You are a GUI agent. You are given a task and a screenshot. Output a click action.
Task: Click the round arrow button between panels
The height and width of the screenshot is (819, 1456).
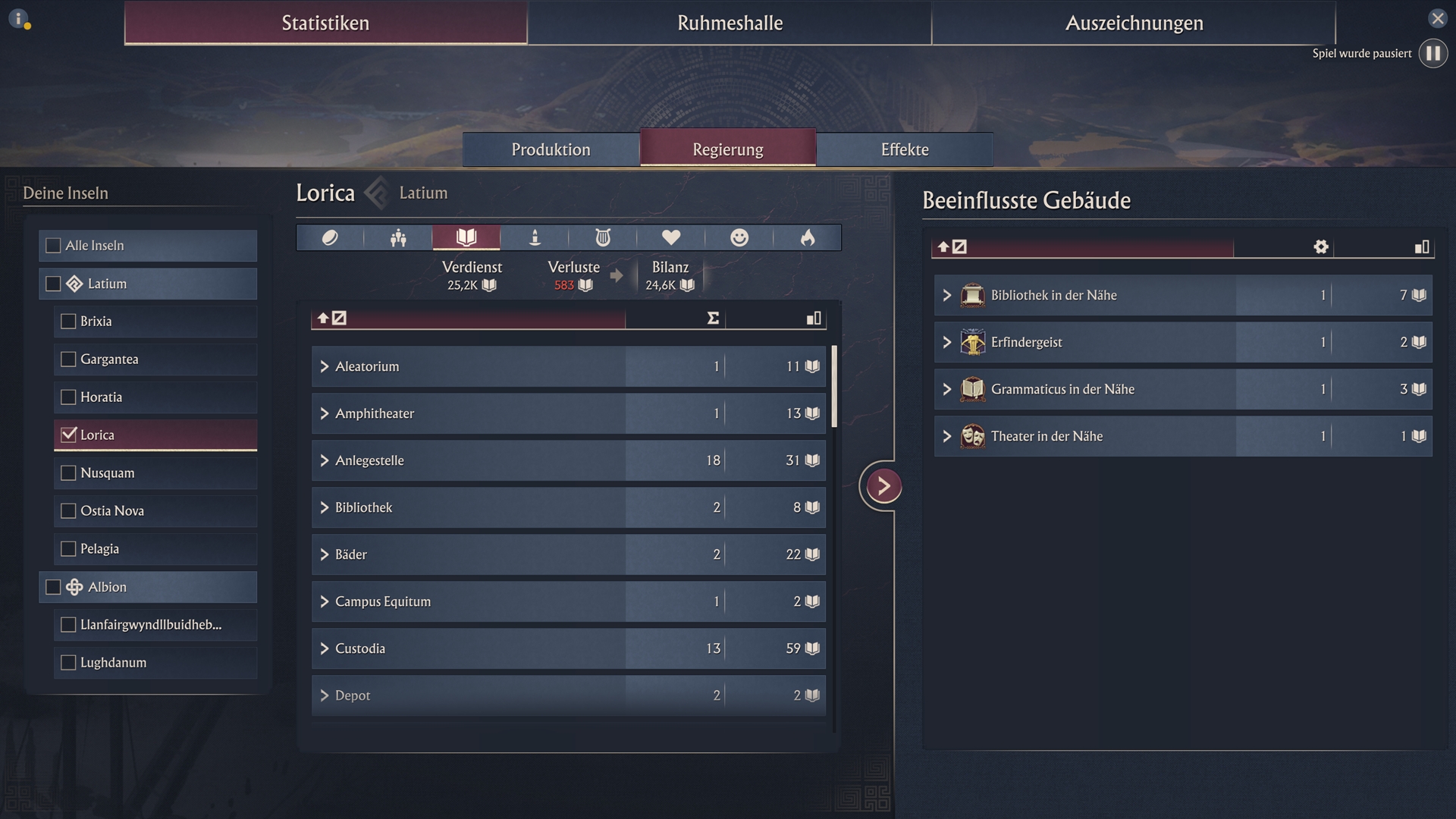click(x=883, y=486)
